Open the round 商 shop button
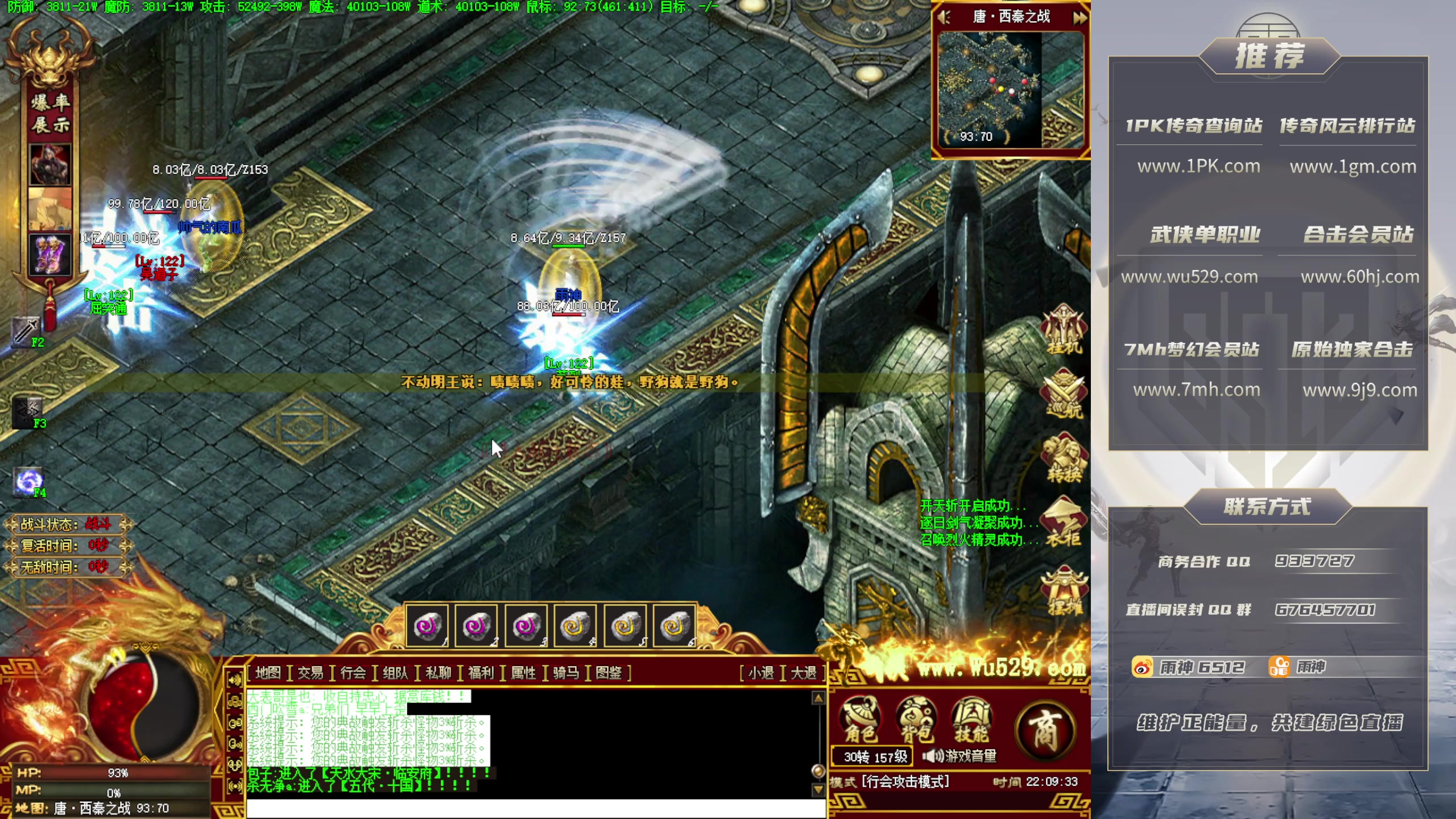The image size is (1456, 819). (1045, 730)
